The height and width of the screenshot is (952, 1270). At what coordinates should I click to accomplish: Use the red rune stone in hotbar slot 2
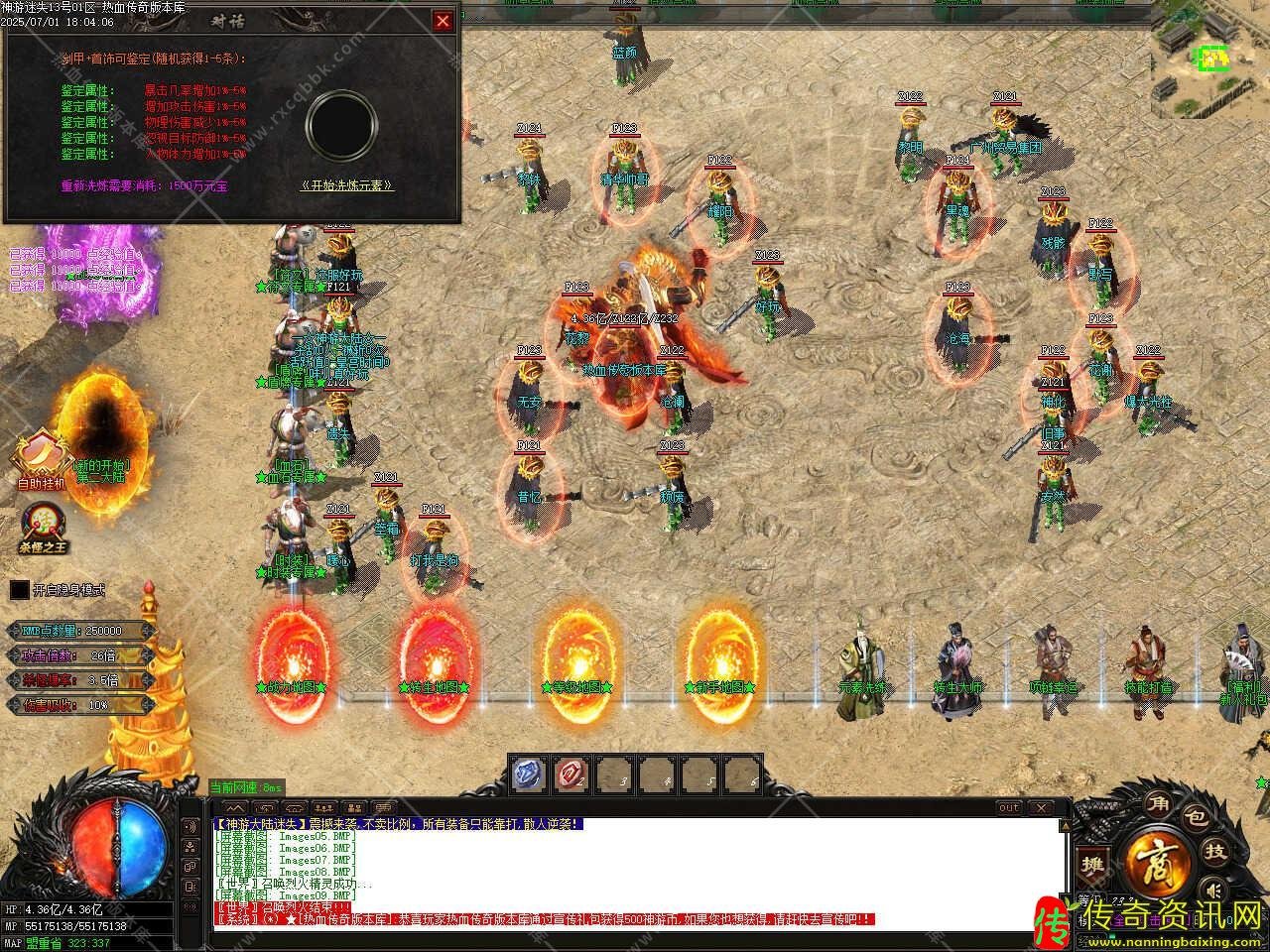571,774
